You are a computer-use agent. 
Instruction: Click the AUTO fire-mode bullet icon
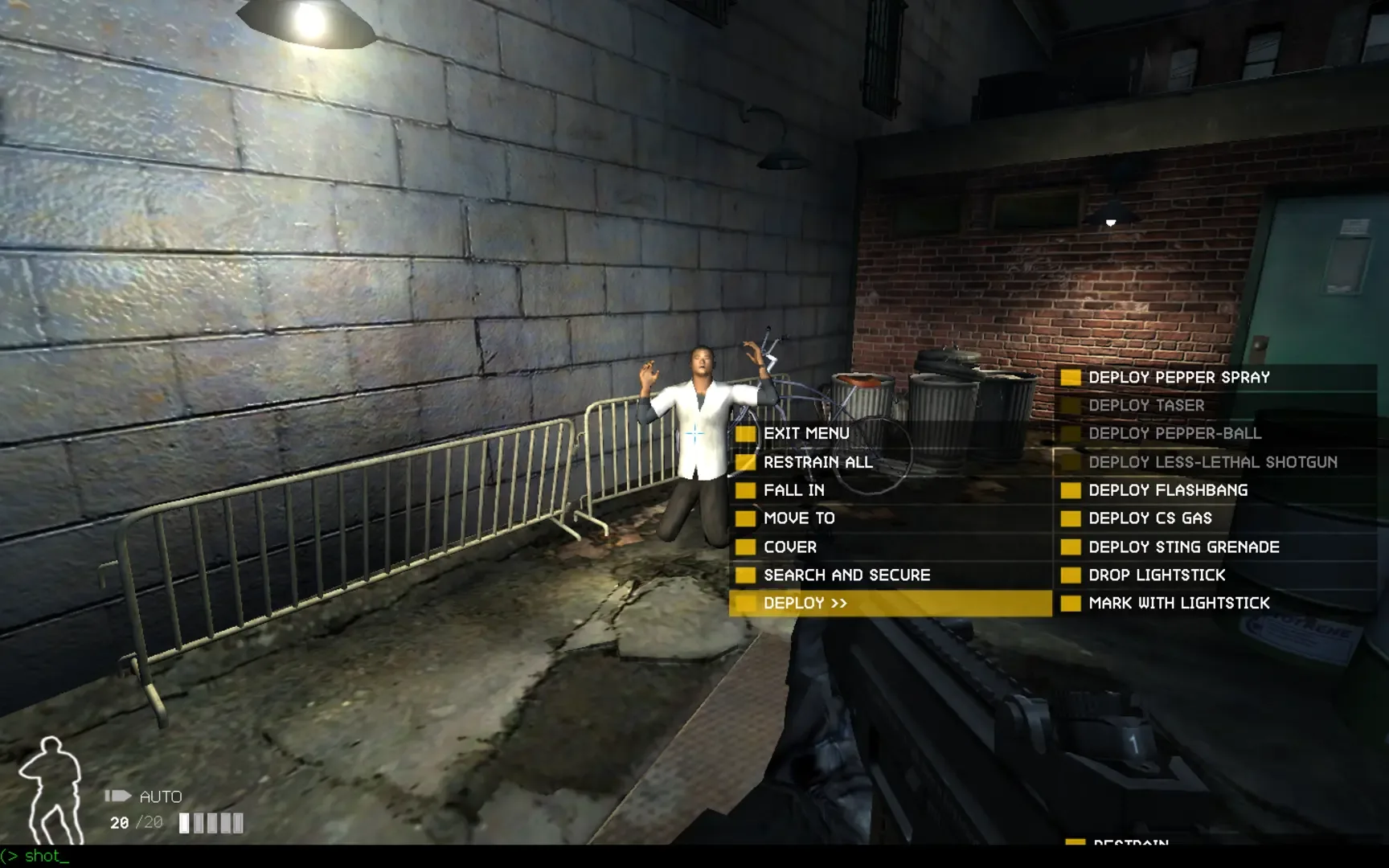point(117,795)
